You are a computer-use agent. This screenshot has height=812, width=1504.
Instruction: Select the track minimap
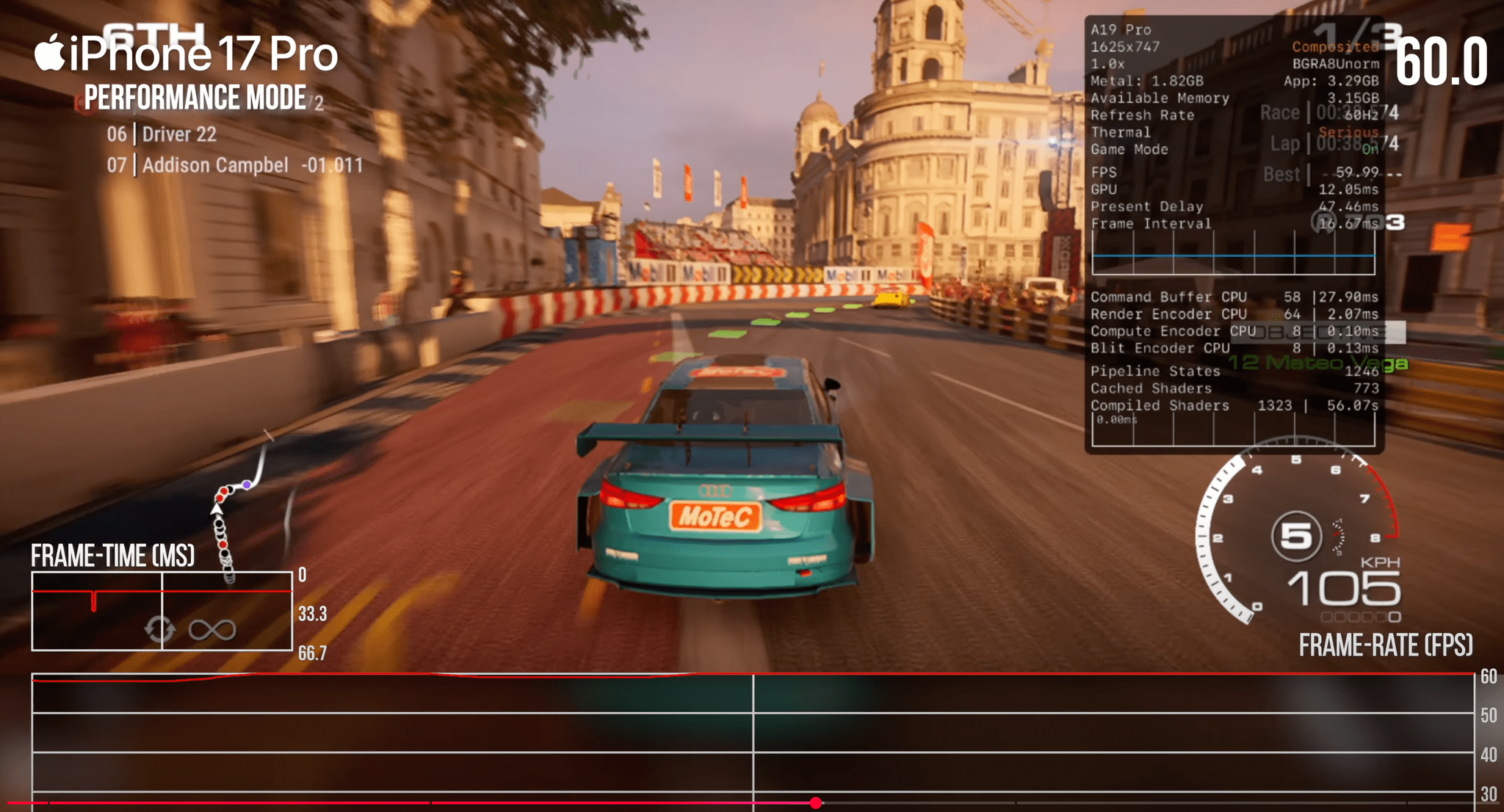point(238,507)
